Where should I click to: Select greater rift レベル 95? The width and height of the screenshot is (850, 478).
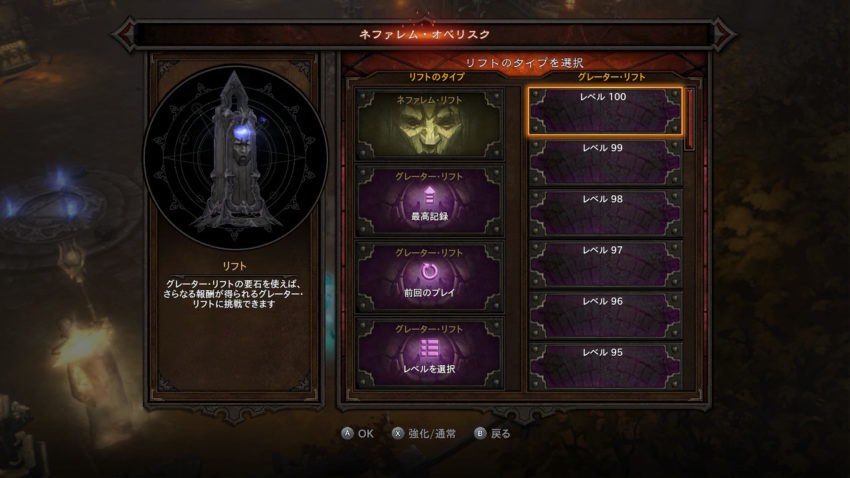tap(605, 366)
